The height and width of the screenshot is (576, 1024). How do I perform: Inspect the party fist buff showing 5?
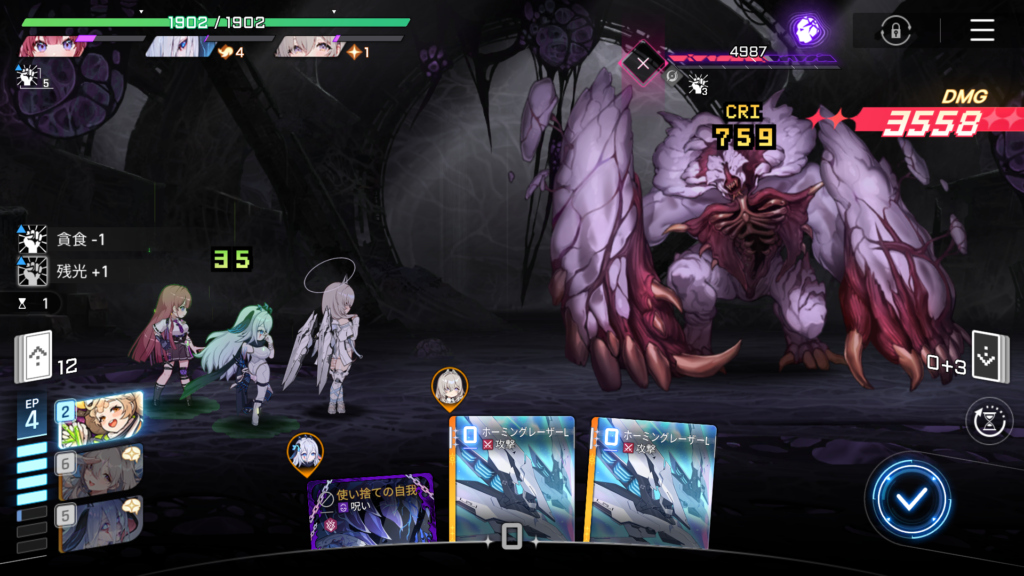point(30,75)
